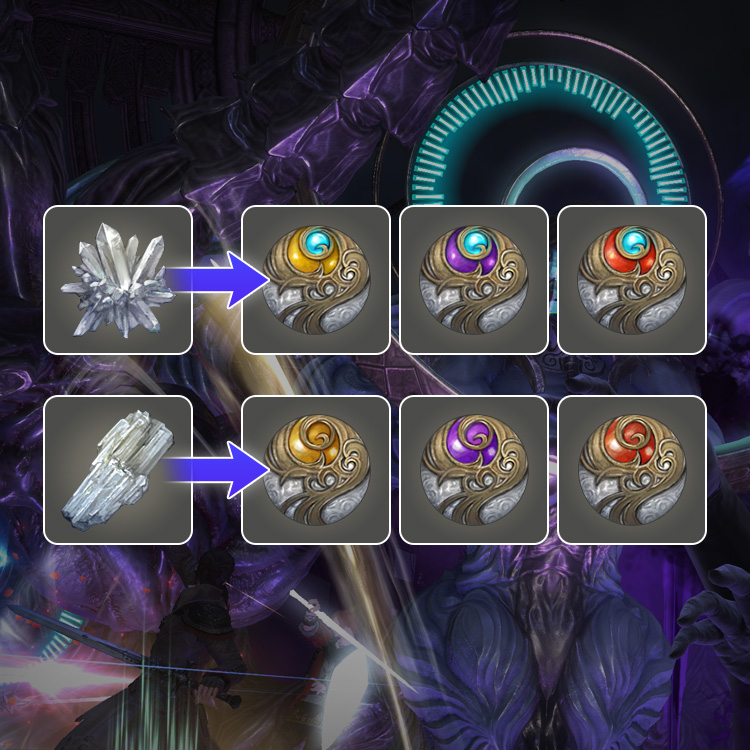Pick the red materia with cyan swirl
The image size is (750, 750).
[x=630, y=279]
